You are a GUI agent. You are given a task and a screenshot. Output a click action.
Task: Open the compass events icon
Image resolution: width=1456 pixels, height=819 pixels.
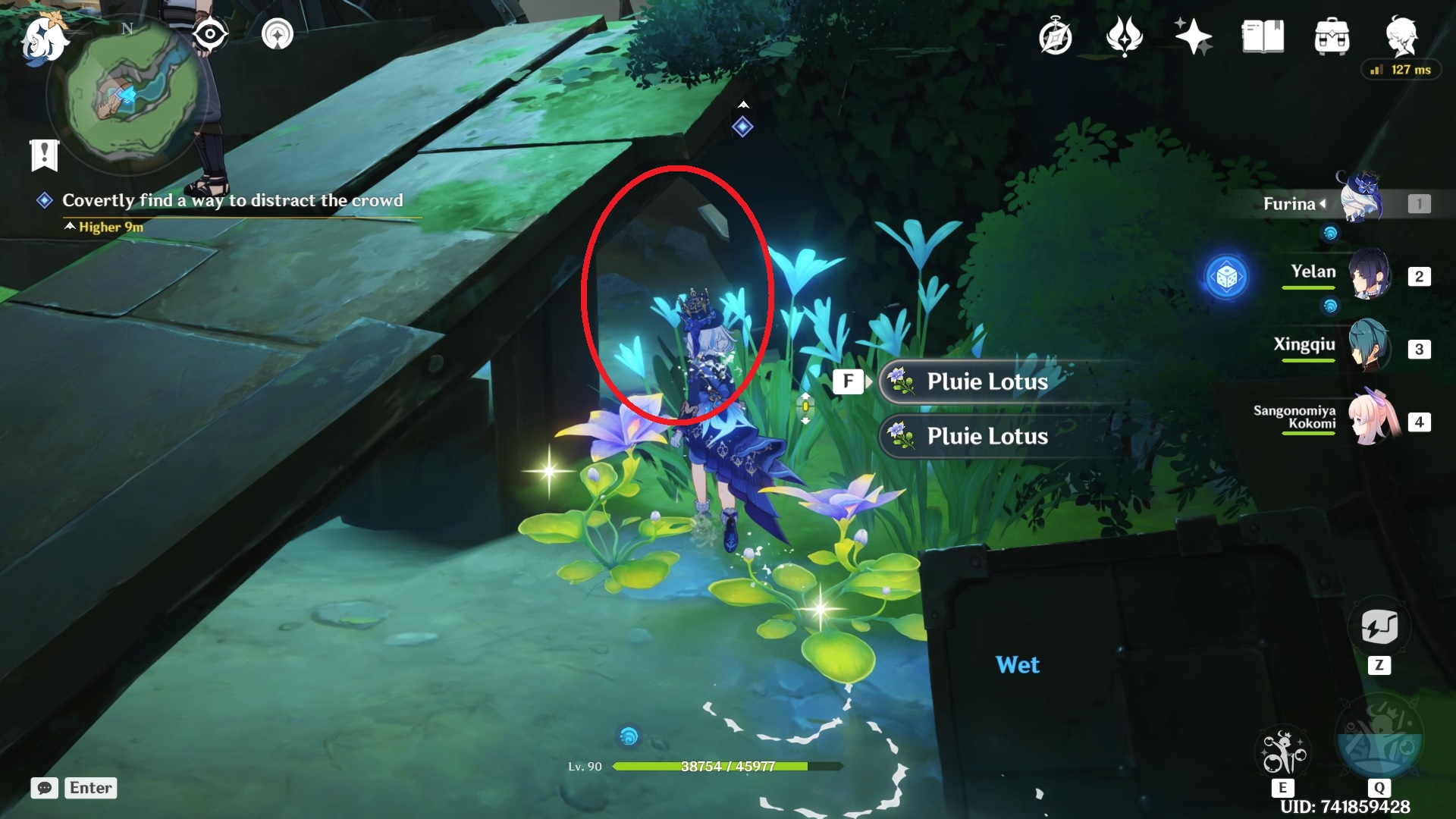pos(1055,36)
